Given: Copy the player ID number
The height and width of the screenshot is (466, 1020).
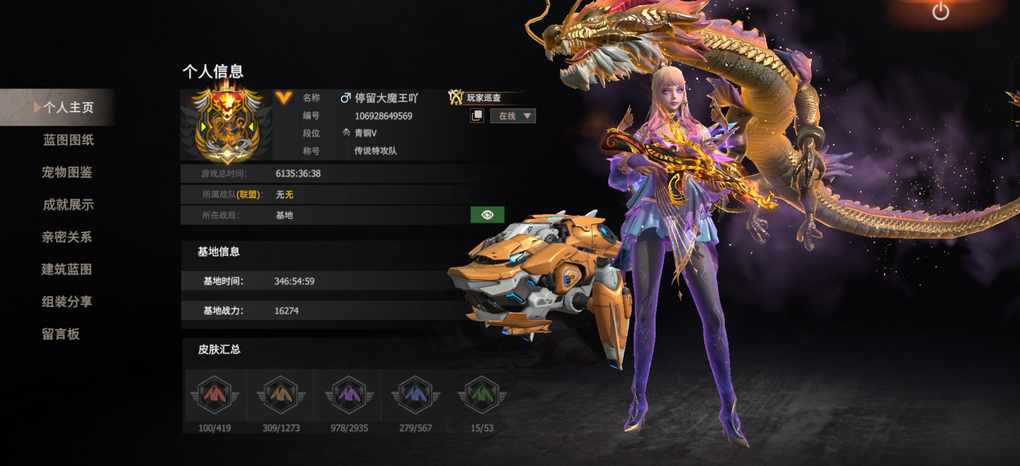Looking at the screenshot, I should pyautogui.click(x=478, y=116).
